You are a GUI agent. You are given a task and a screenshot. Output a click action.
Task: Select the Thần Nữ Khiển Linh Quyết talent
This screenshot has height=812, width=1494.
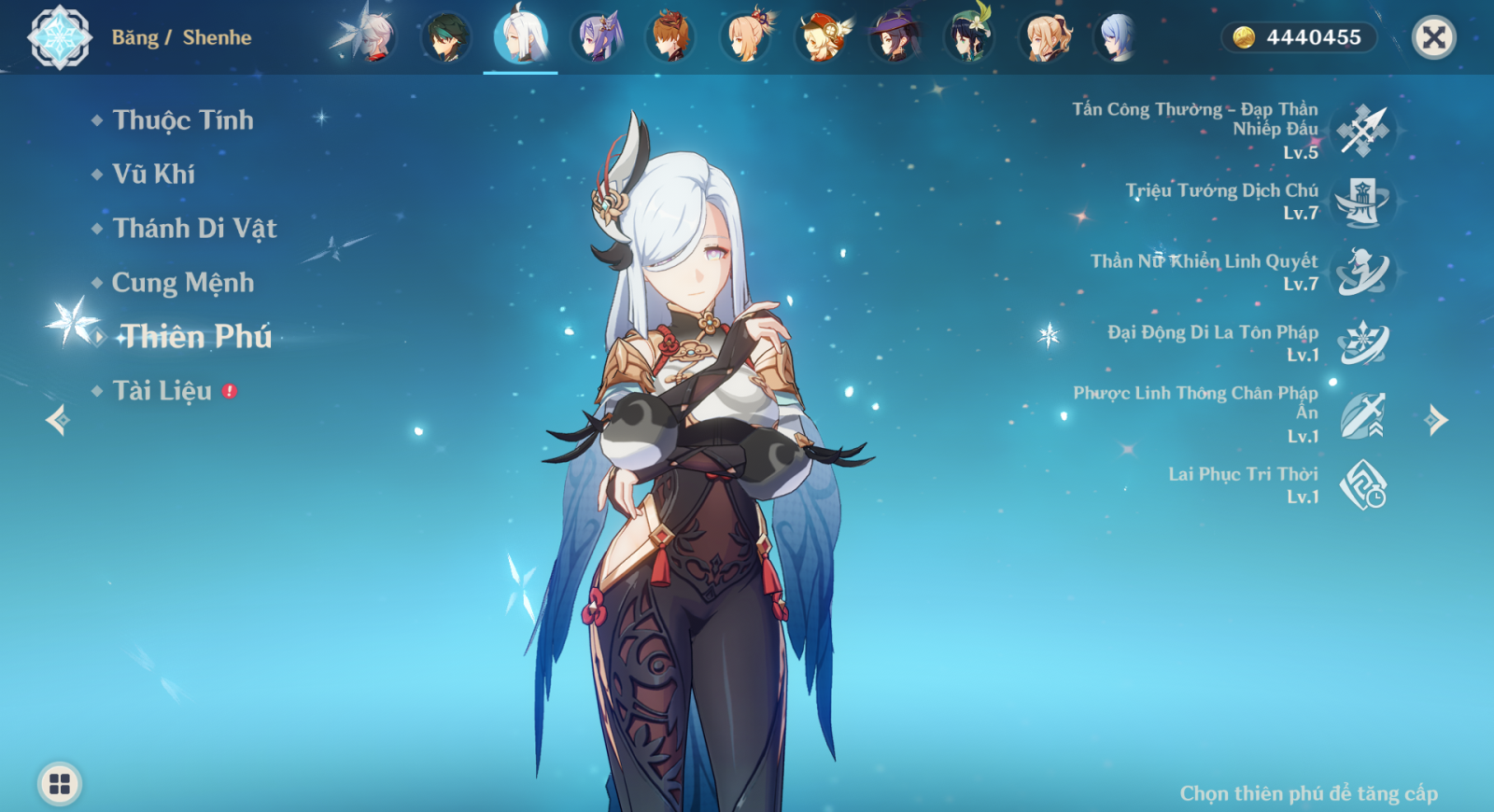click(1362, 273)
